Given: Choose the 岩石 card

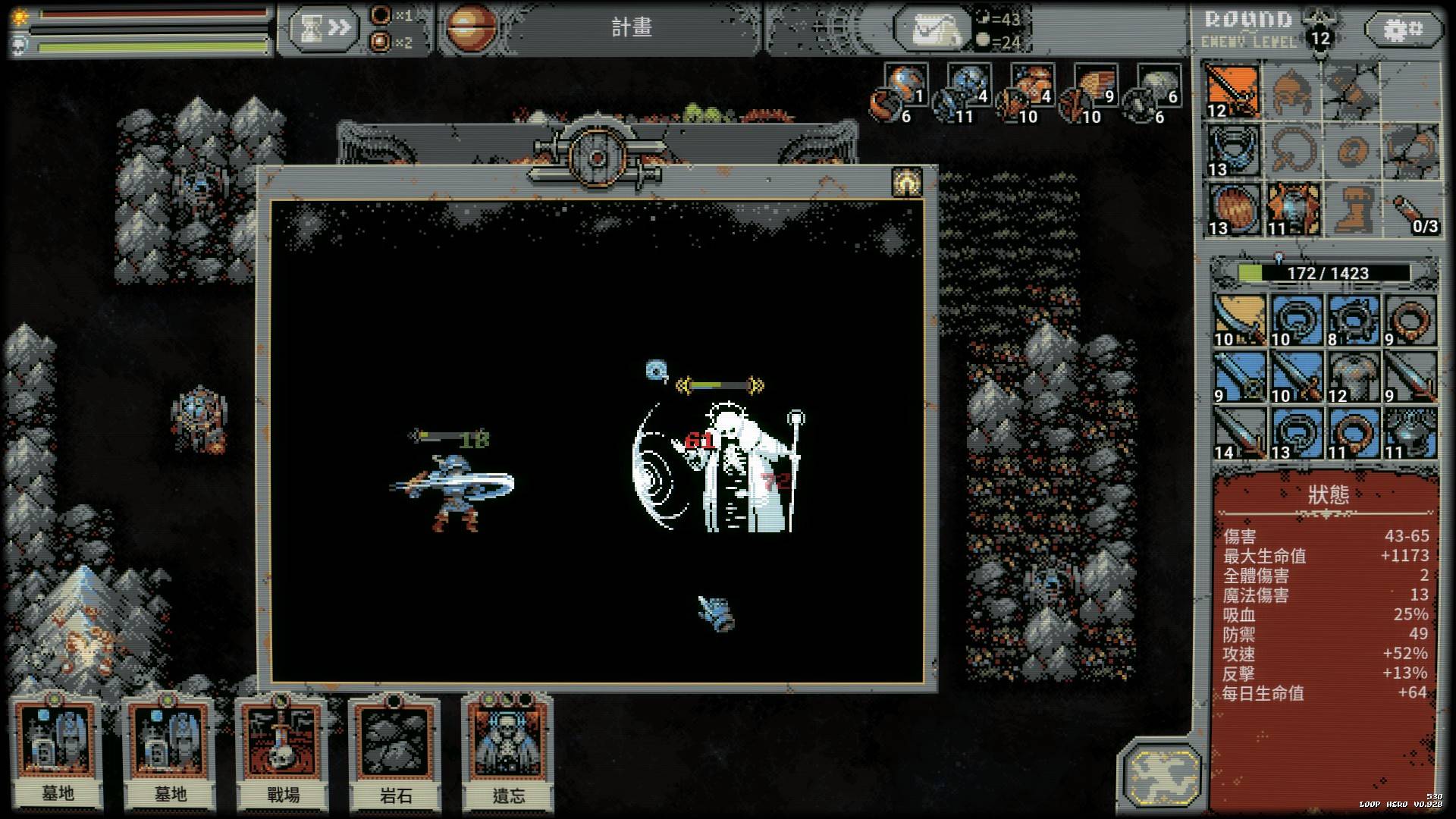Looking at the screenshot, I should [x=395, y=752].
